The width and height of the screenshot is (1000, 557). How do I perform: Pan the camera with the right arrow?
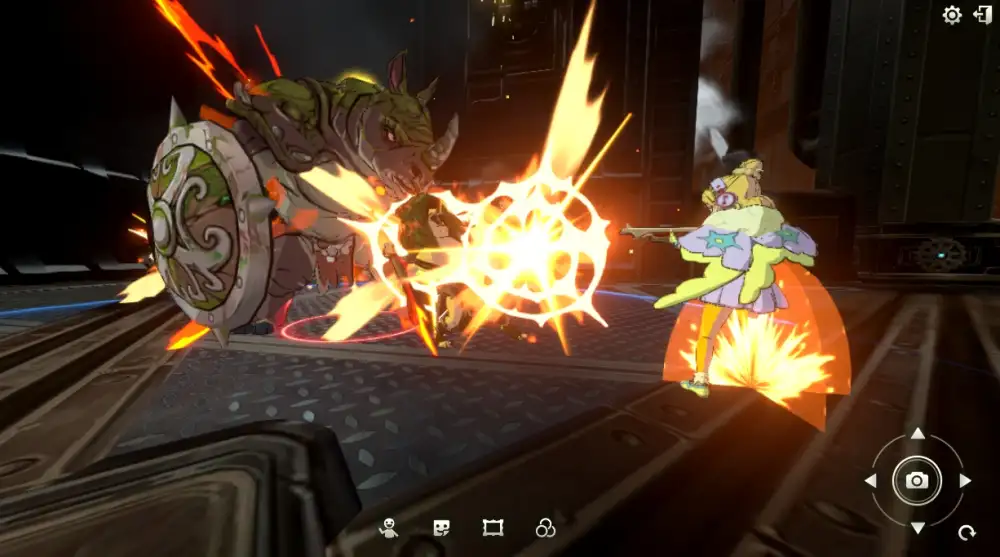(x=964, y=481)
